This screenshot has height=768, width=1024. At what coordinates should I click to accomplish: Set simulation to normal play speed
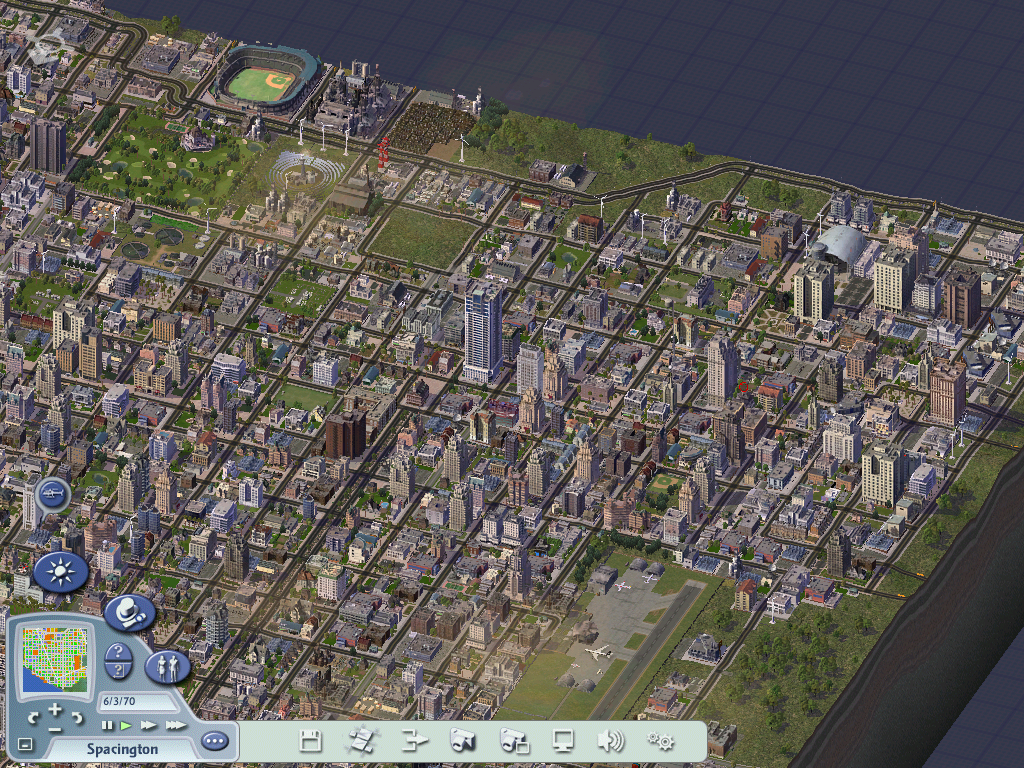pos(126,725)
